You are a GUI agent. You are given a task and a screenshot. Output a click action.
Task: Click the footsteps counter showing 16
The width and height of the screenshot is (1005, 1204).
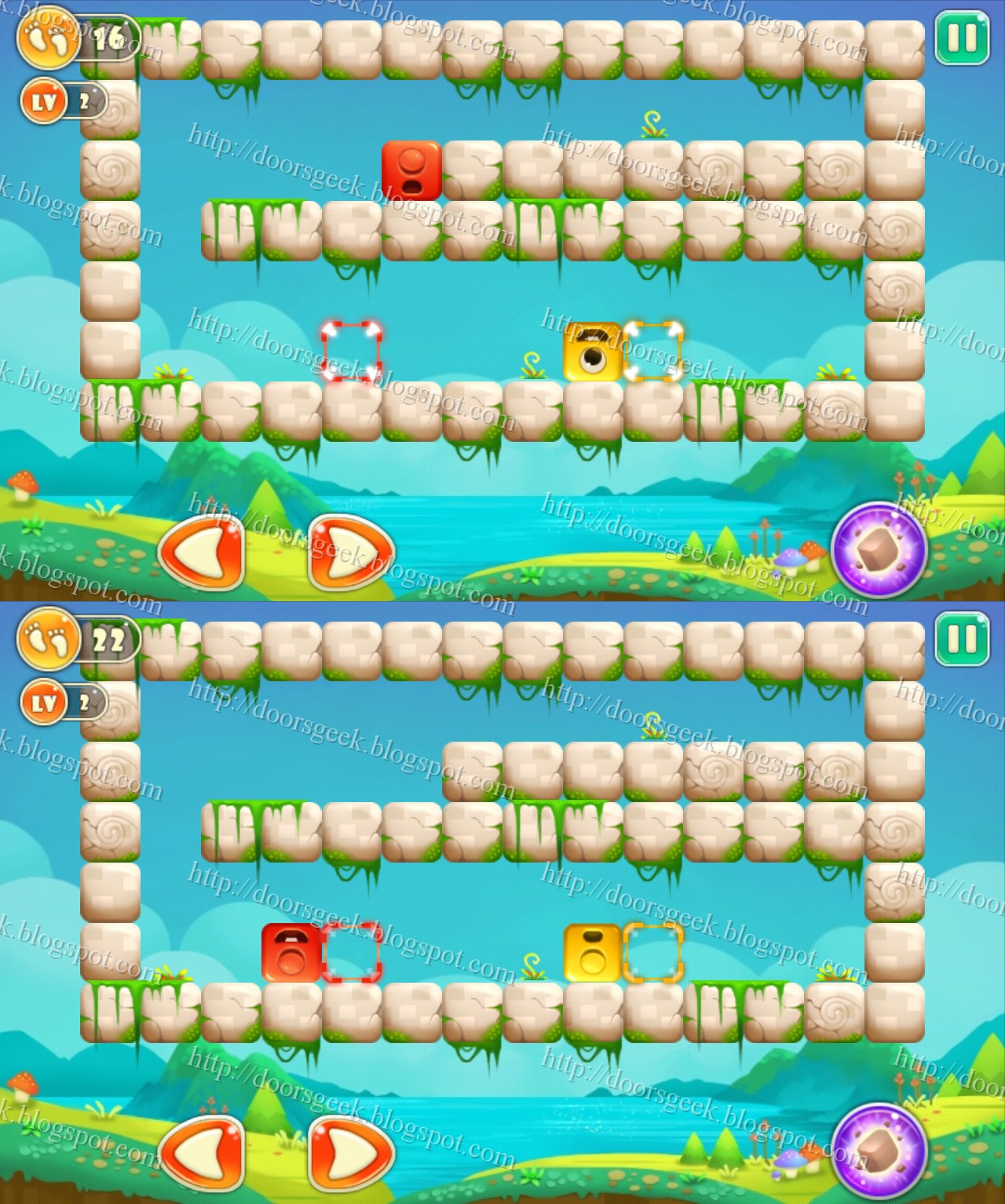[71, 35]
